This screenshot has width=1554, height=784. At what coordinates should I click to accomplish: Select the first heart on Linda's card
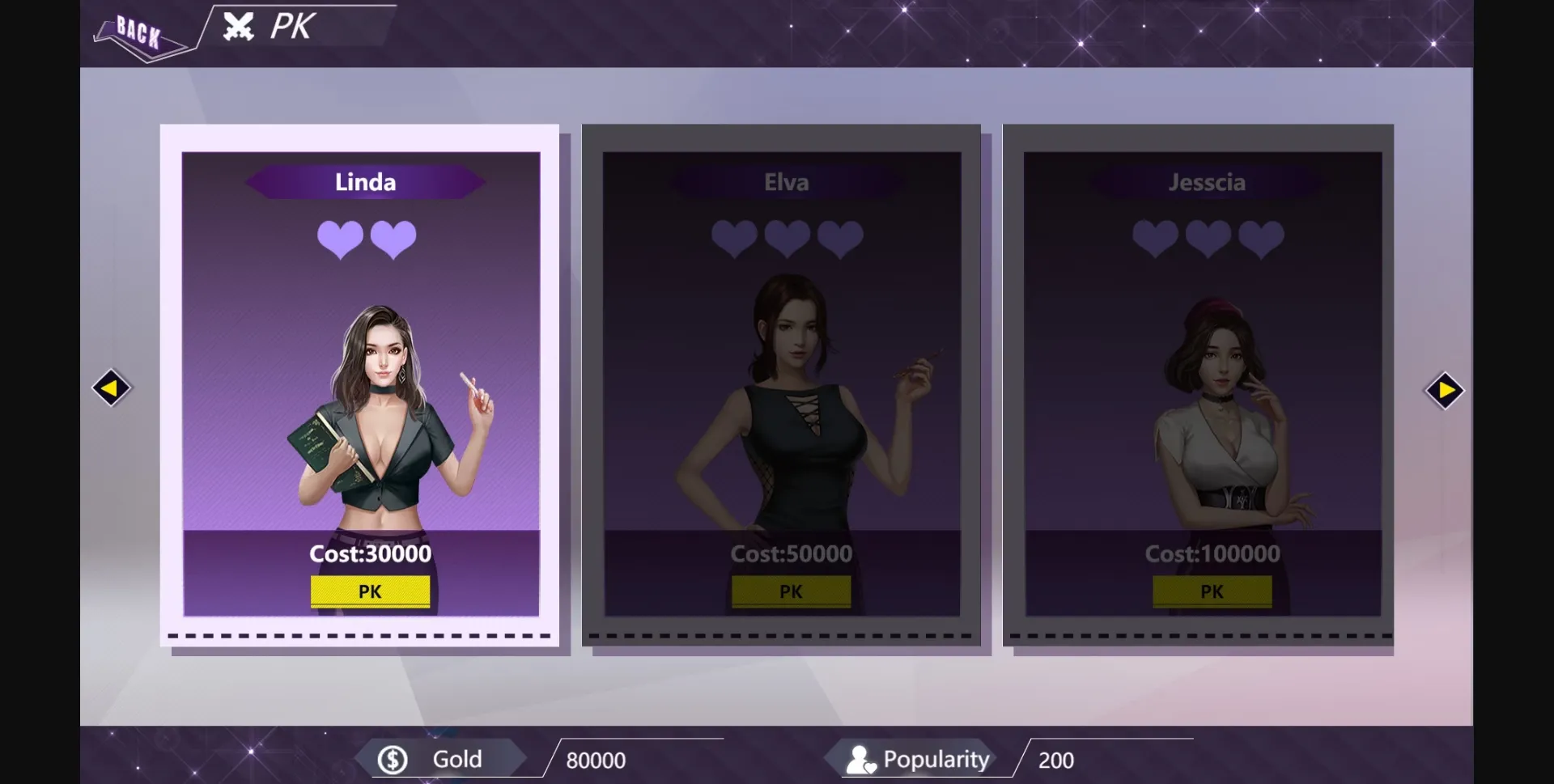click(x=341, y=239)
